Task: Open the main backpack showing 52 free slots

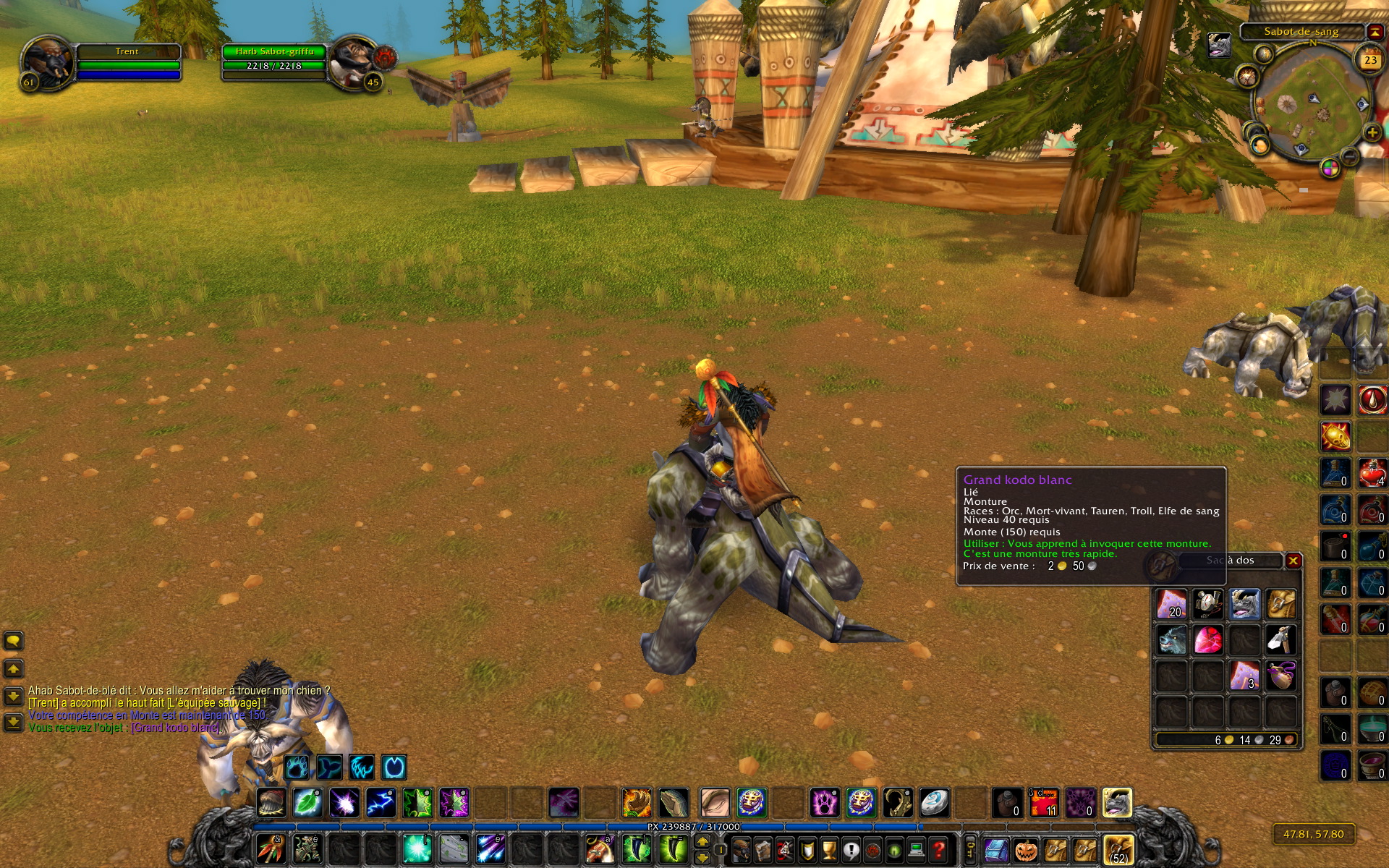Action: point(1118,850)
